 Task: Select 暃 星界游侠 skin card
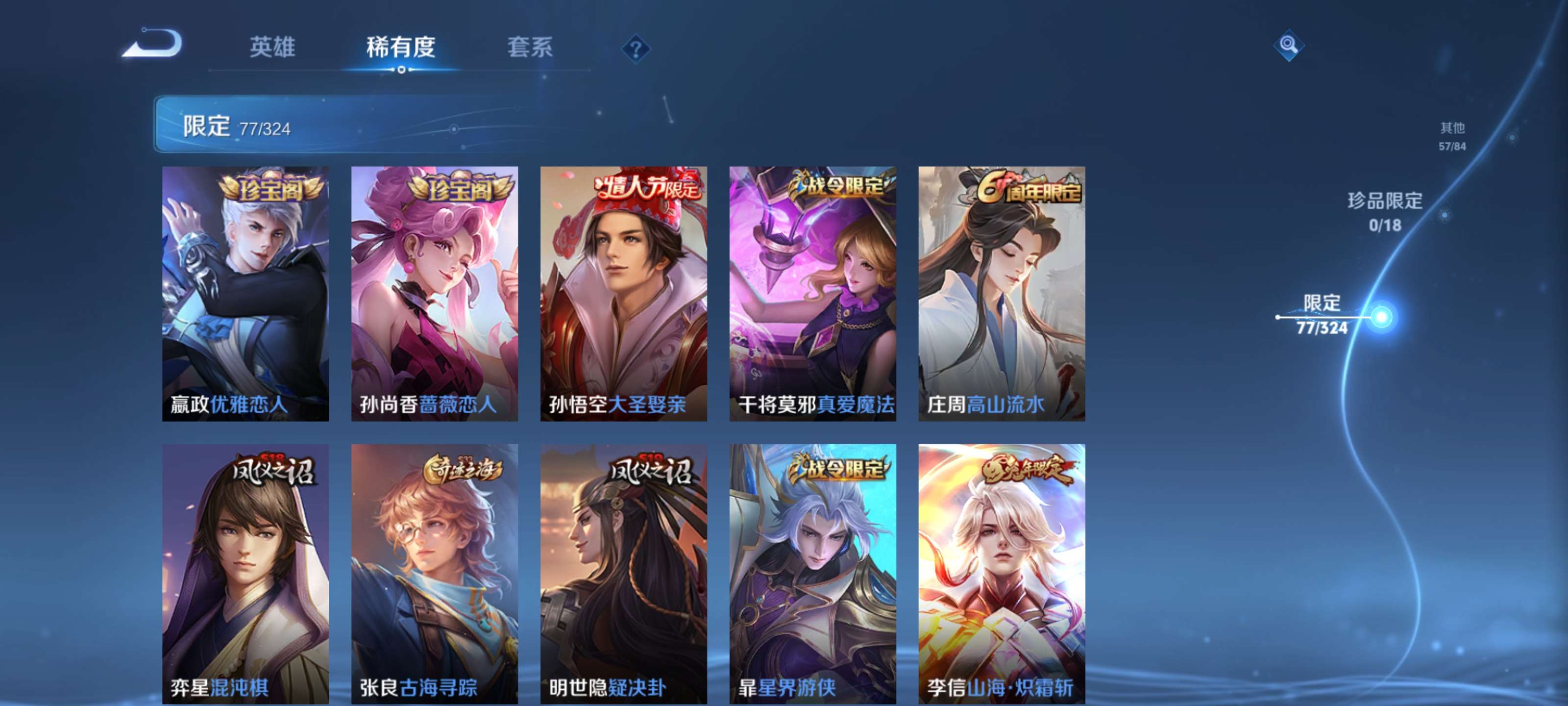tap(812, 574)
